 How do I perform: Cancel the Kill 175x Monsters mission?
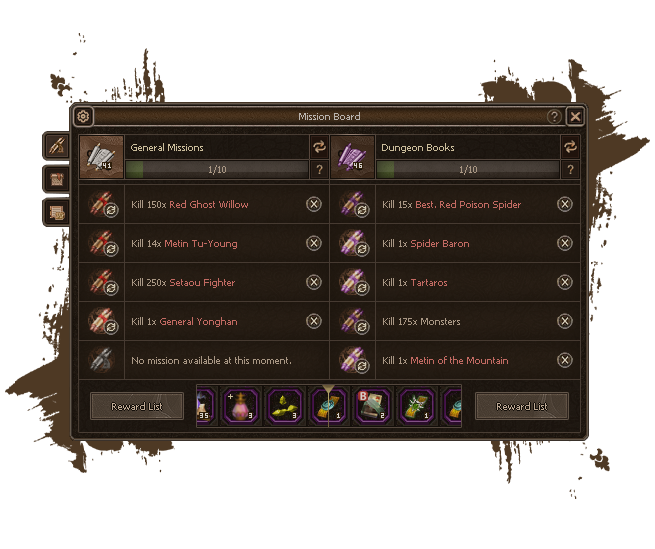click(565, 321)
